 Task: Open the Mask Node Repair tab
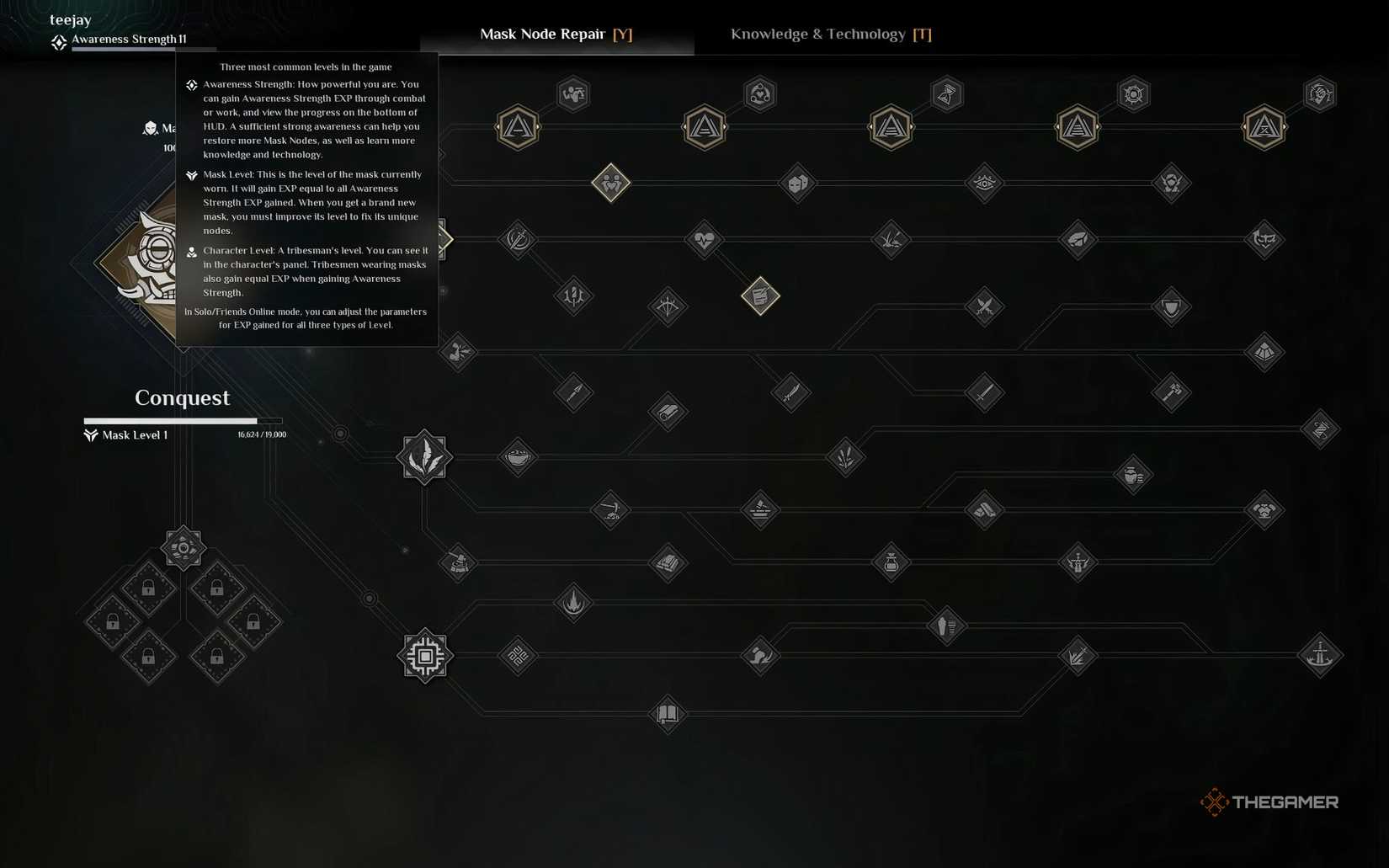click(556, 35)
